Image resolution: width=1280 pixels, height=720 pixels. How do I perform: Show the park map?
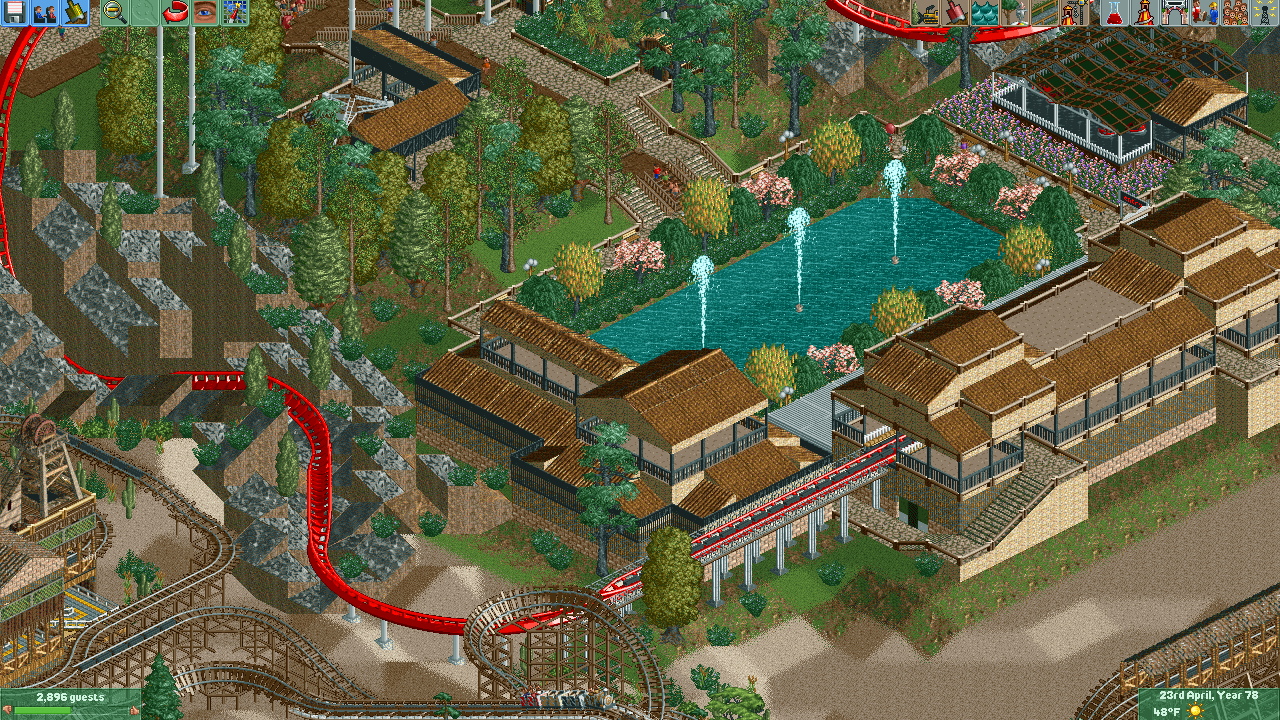pyautogui.click(x=235, y=13)
